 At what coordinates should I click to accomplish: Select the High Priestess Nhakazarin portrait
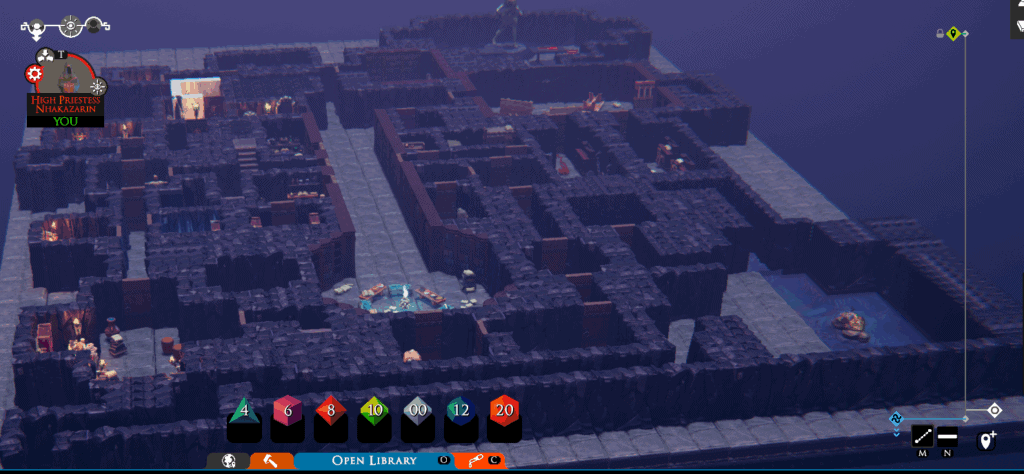pos(64,83)
